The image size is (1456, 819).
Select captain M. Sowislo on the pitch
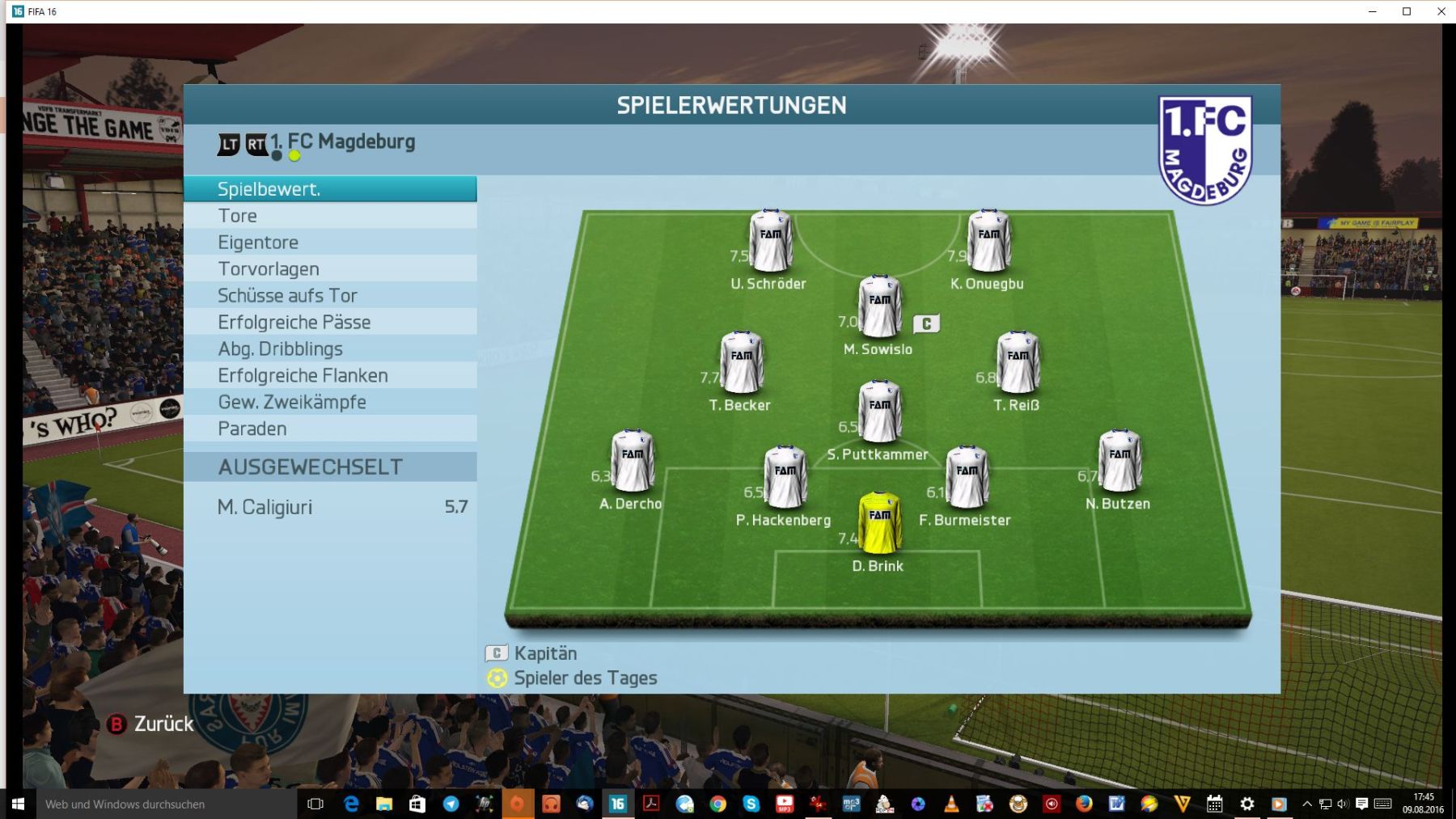tap(879, 306)
